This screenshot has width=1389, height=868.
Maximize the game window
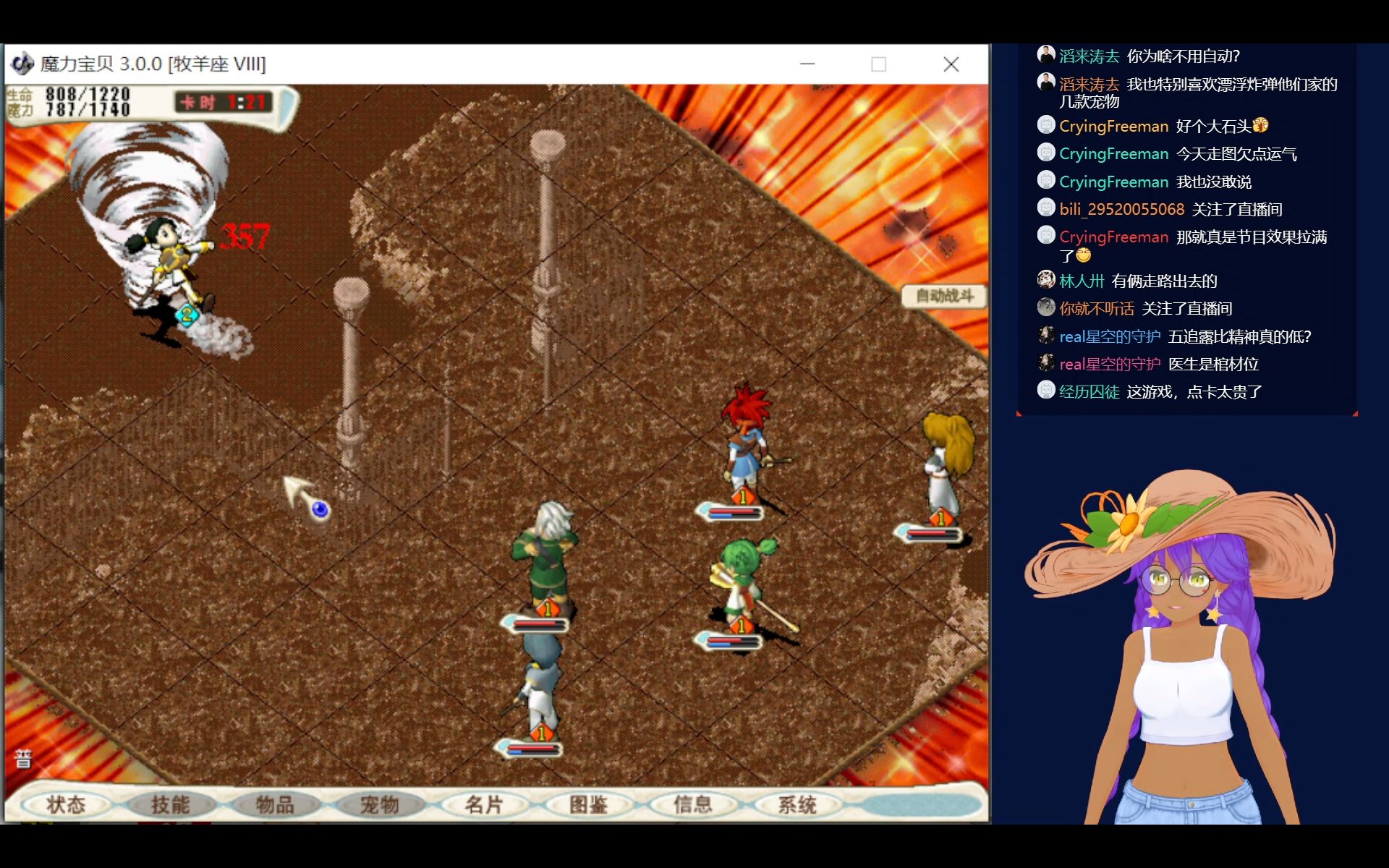pos(879,64)
